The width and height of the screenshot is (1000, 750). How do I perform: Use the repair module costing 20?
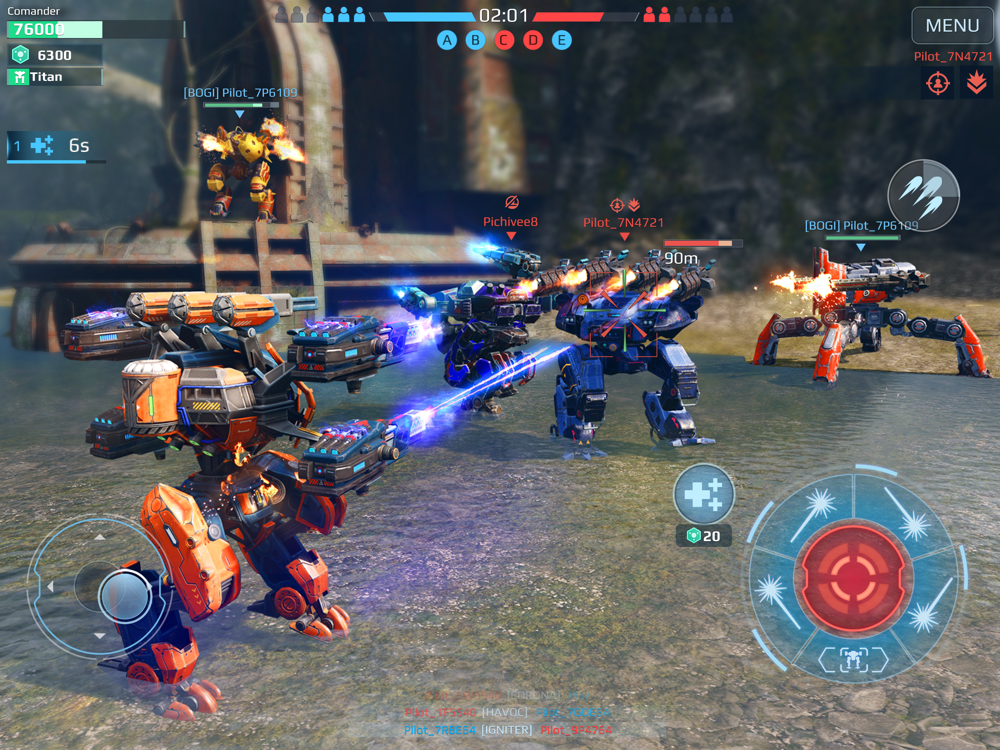[x=704, y=495]
